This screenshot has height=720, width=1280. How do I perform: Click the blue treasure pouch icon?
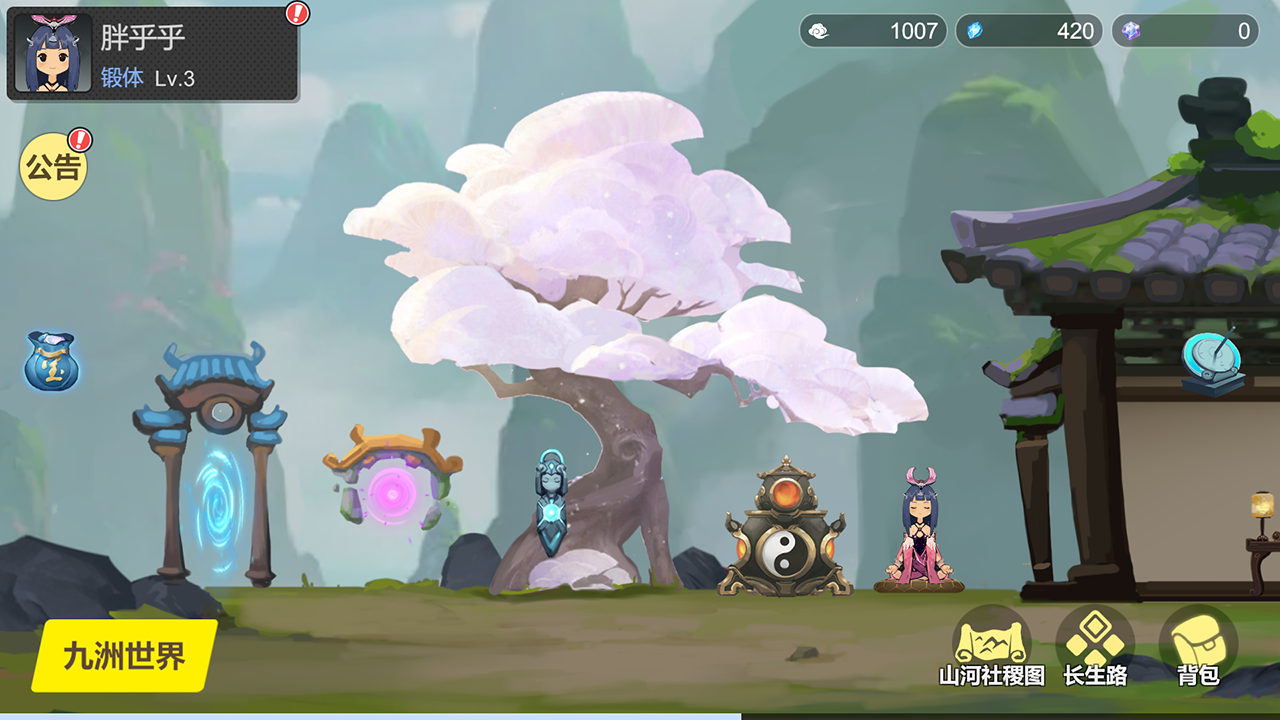point(51,361)
